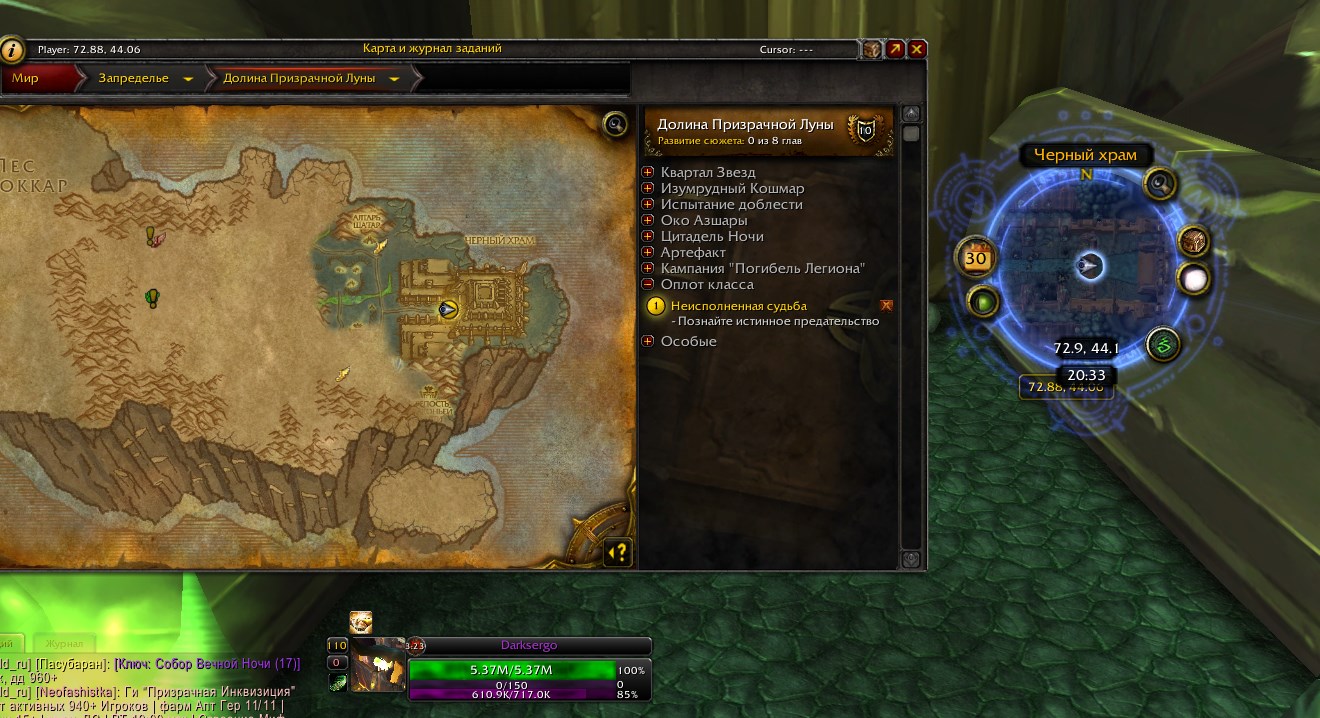Click the magnifier filter button on the map

615,124
